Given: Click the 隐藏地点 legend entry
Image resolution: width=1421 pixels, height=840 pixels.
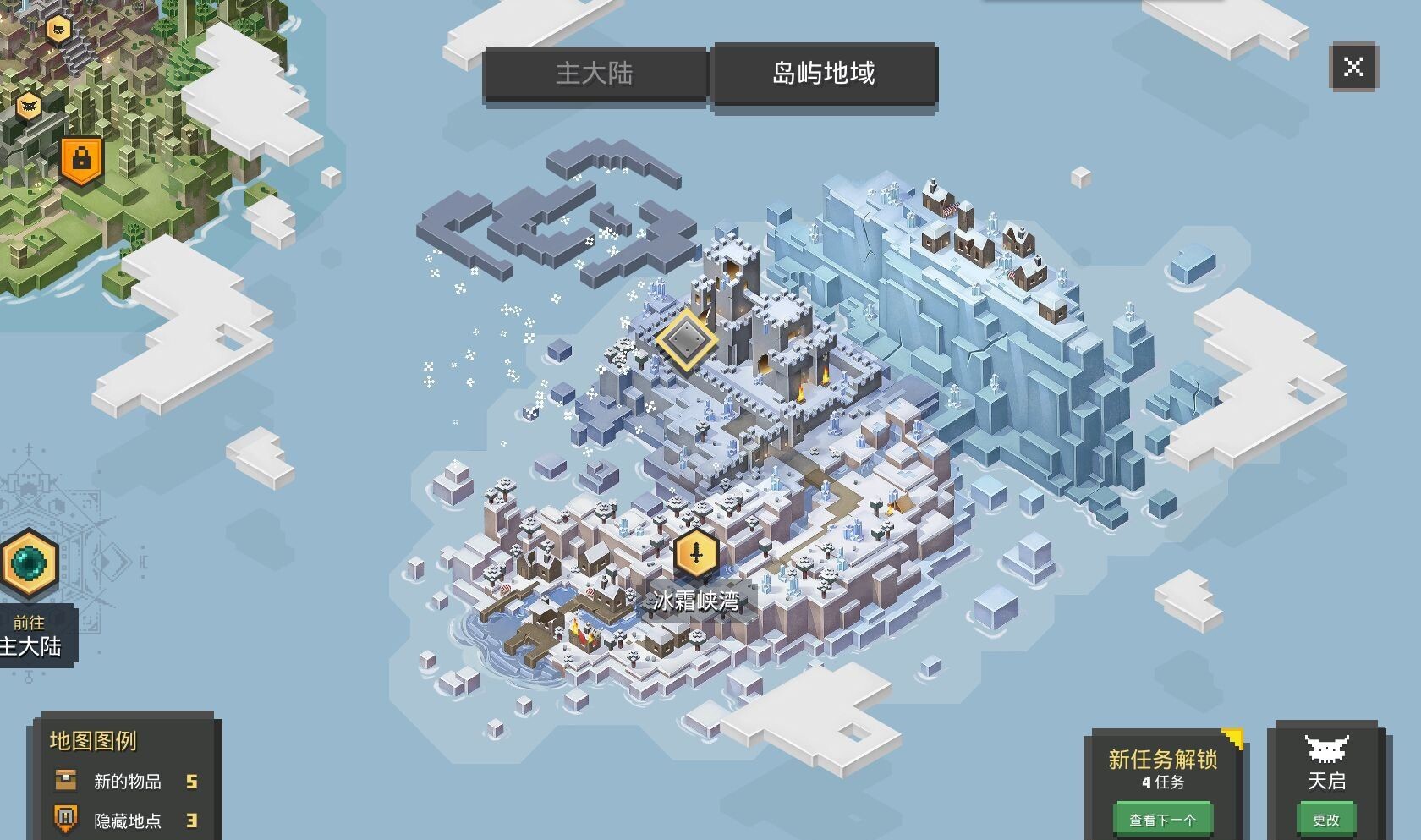Looking at the screenshot, I should (x=127, y=820).
